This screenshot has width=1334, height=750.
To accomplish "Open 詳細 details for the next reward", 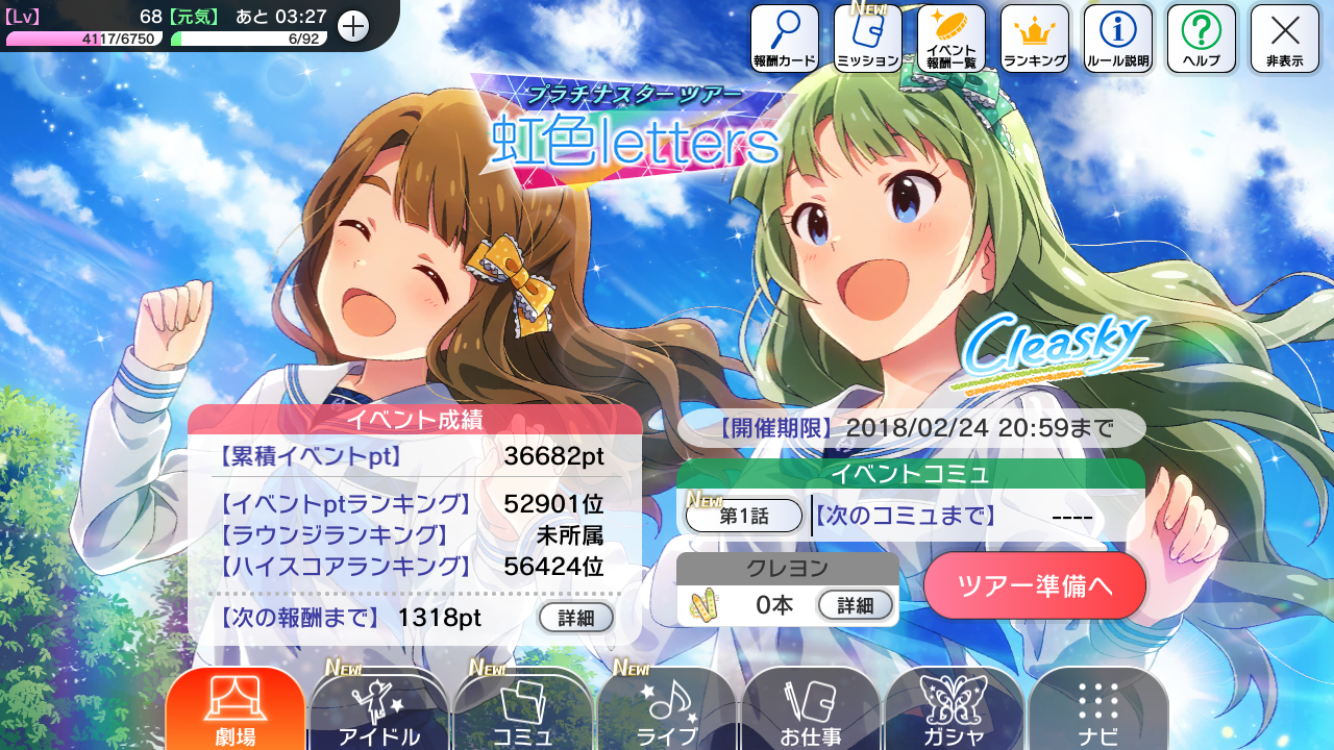I will click(x=575, y=618).
